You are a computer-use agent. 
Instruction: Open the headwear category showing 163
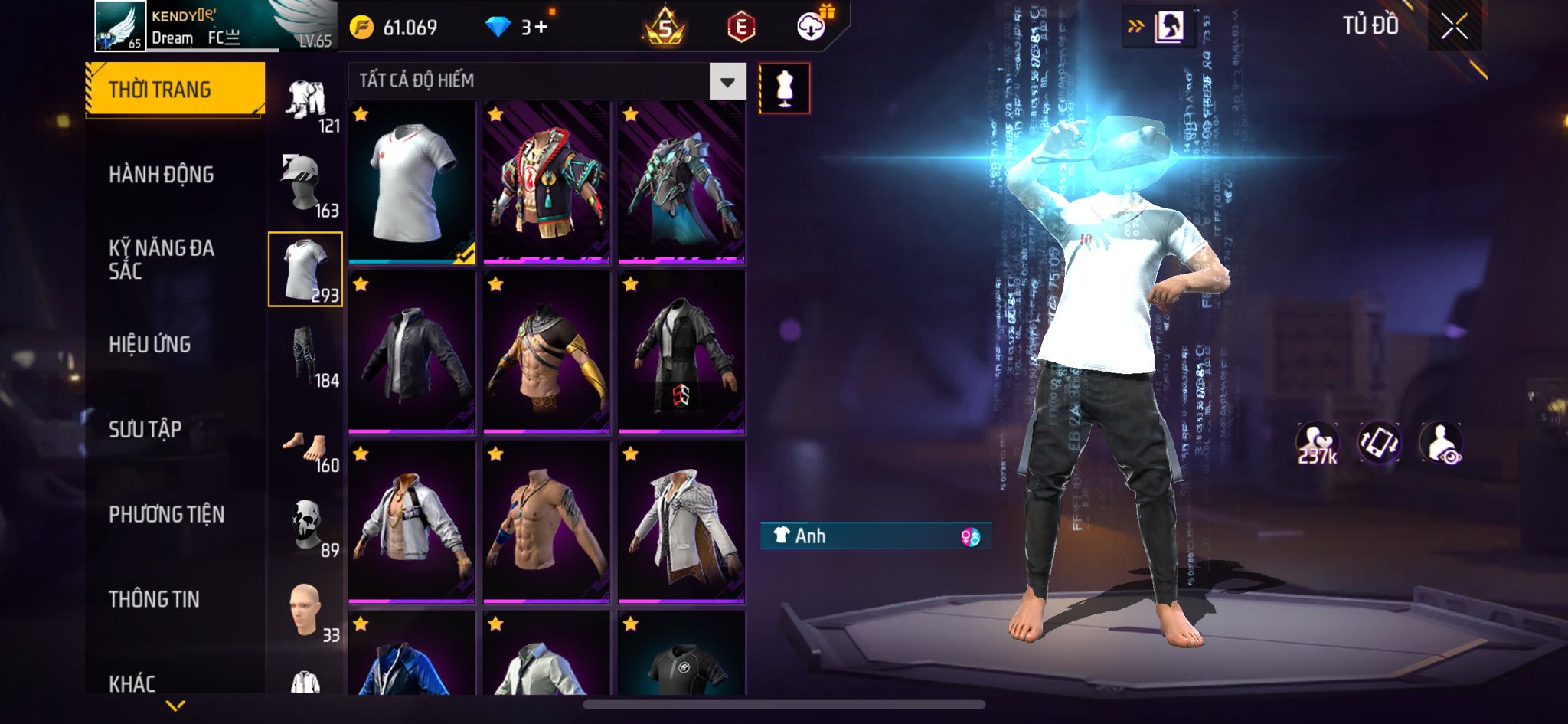pyautogui.click(x=306, y=185)
